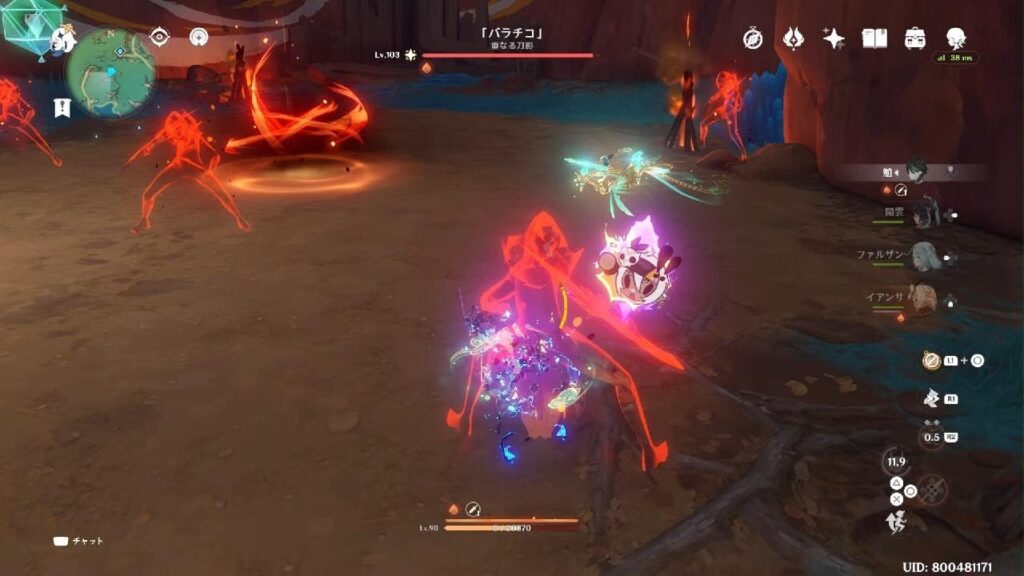Open the four-point star wish icon
Image resolution: width=1024 pixels, height=576 pixels.
click(833, 38)
